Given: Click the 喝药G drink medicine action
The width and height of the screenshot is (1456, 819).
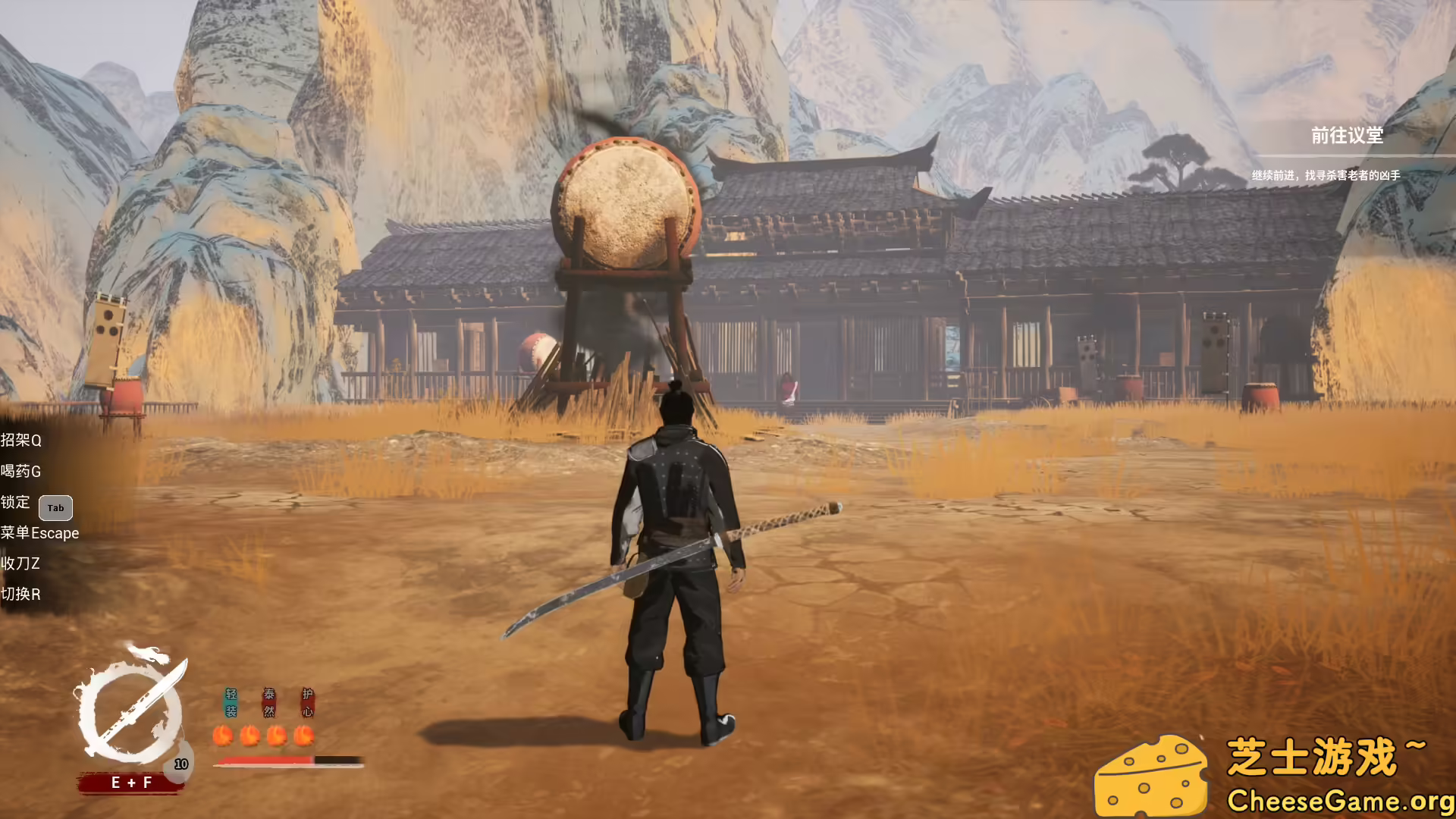Looking at the screenshot, I should point(23,472).
